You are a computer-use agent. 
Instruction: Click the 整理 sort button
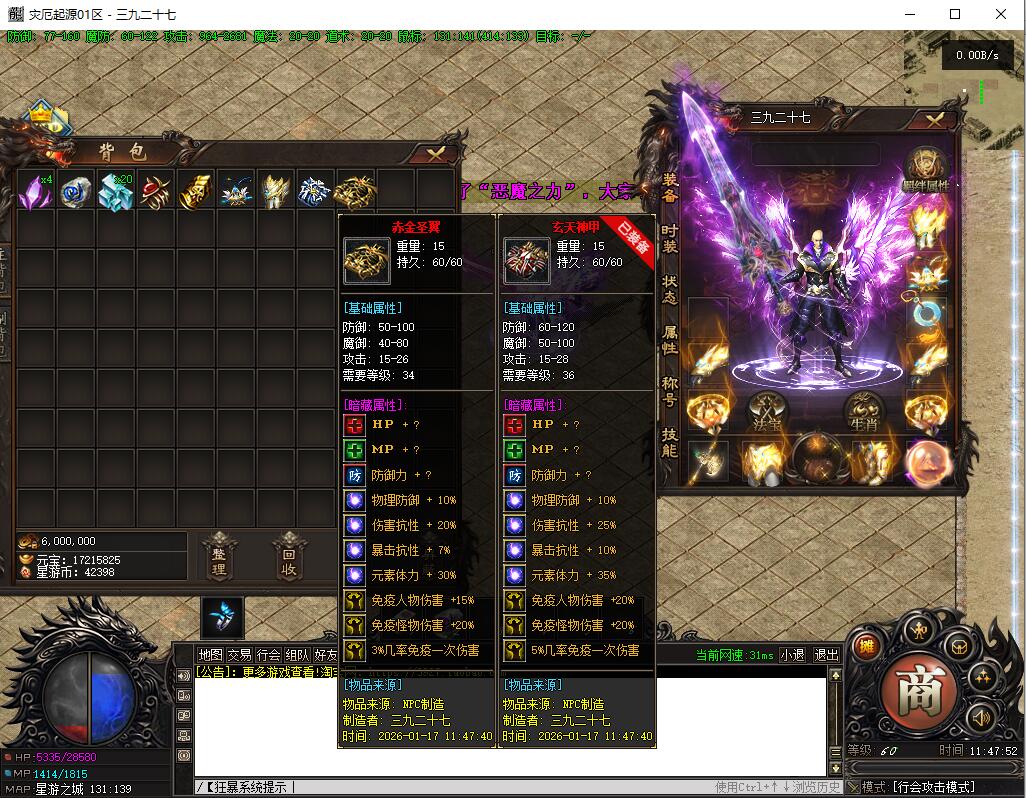point(219,557)
